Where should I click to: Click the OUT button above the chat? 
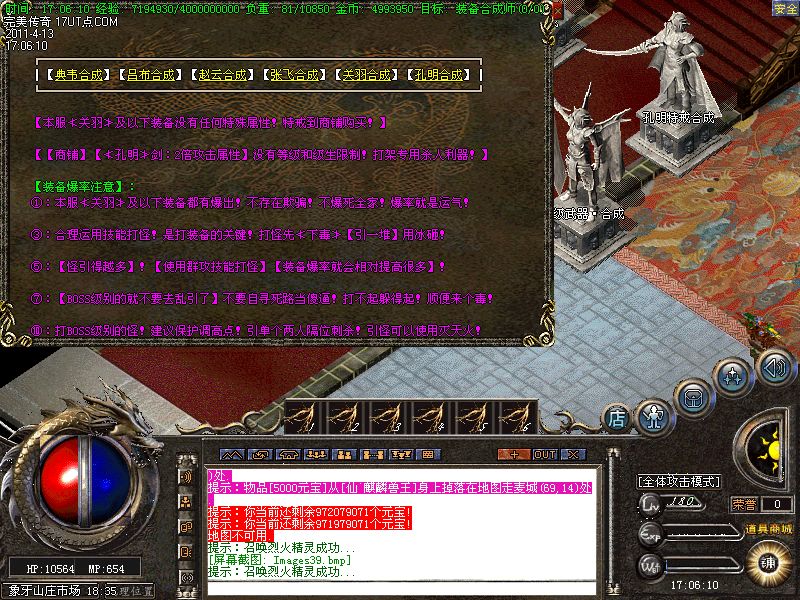[544, 454]
